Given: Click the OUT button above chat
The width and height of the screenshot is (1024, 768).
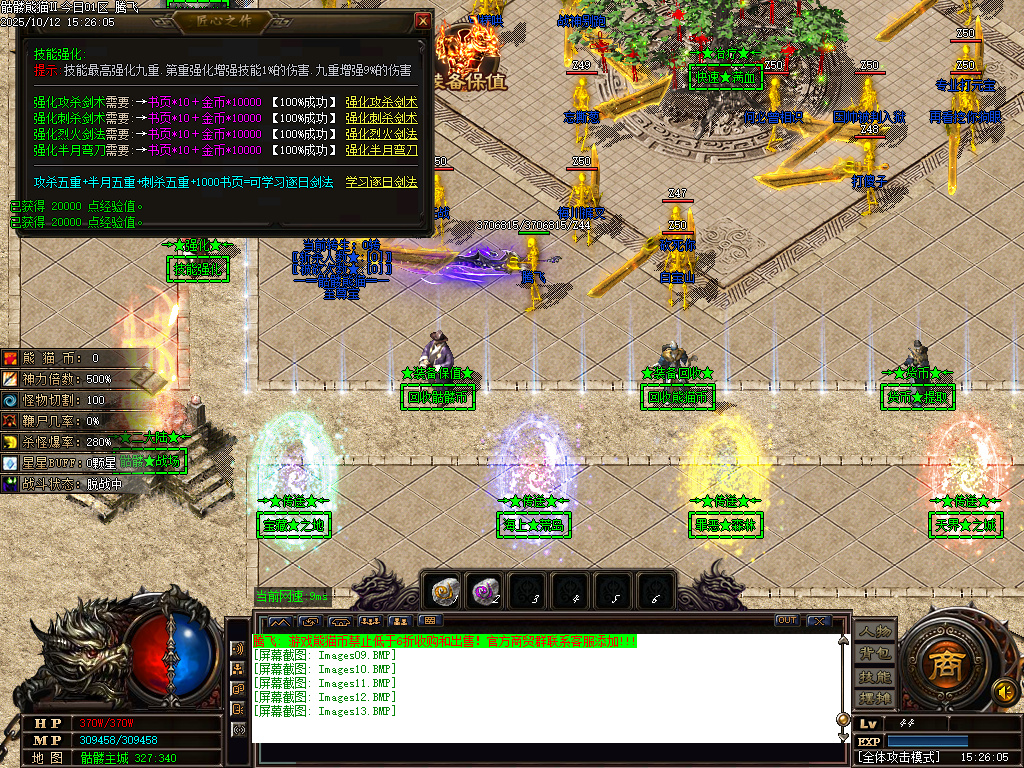Looking at the screenshot, I should click(787, 621).
